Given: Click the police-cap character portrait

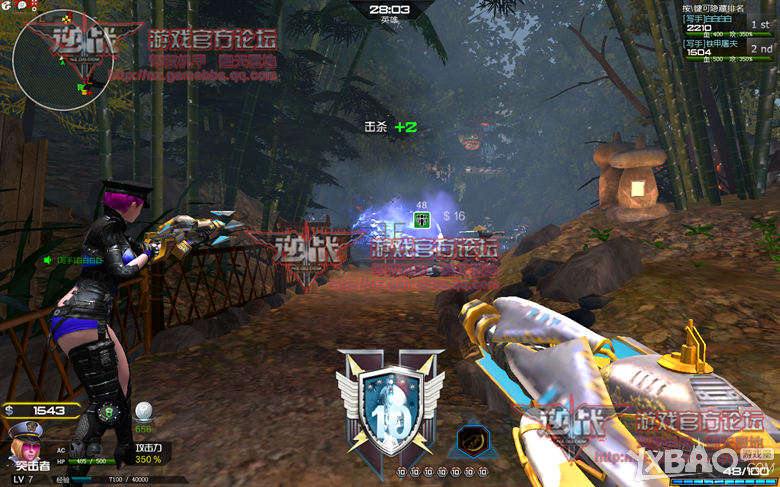Looking at the screenshot, I should pos(23,440).
